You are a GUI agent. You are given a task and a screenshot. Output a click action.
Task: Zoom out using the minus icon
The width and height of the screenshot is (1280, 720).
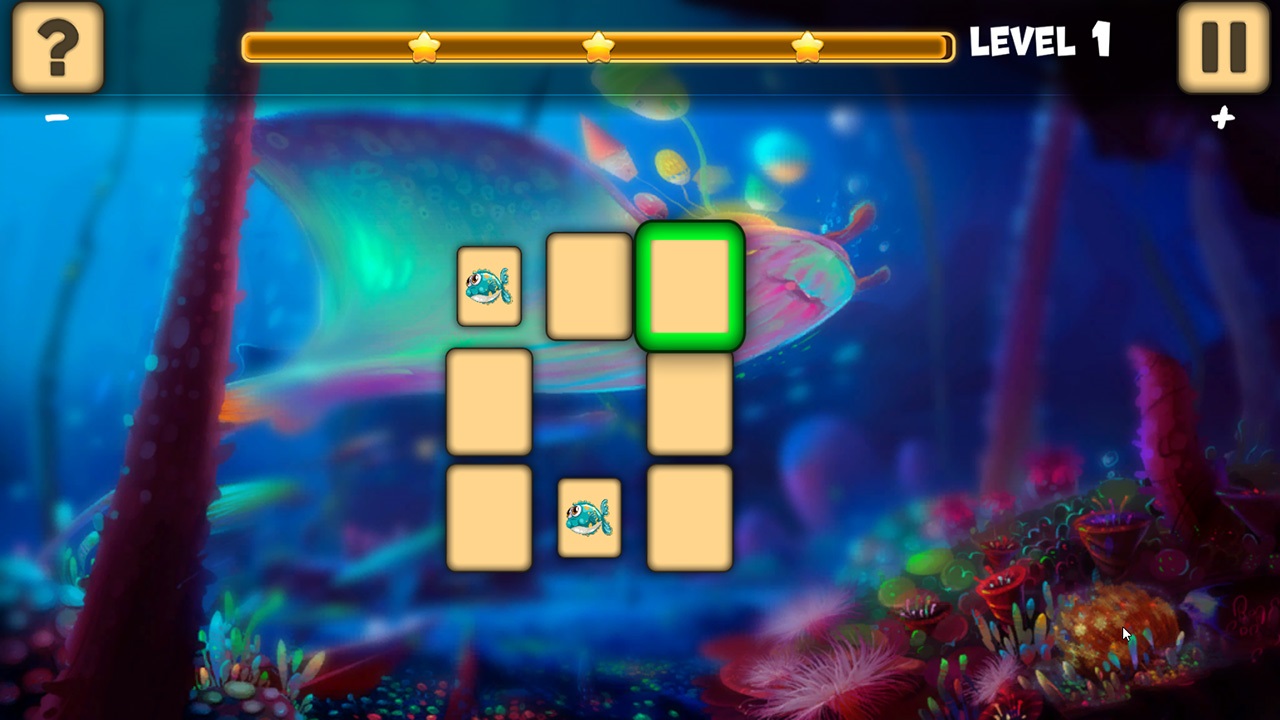[57, 117]
